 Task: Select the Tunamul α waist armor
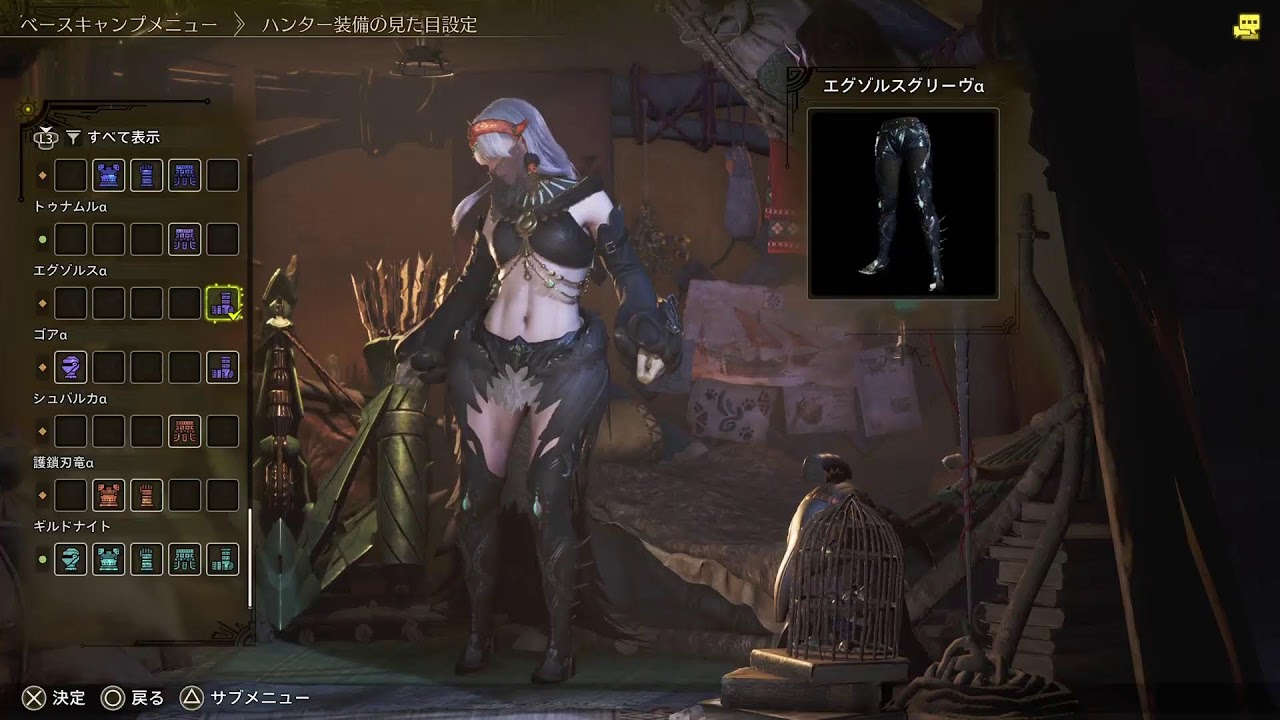click(x=184, y=239)
